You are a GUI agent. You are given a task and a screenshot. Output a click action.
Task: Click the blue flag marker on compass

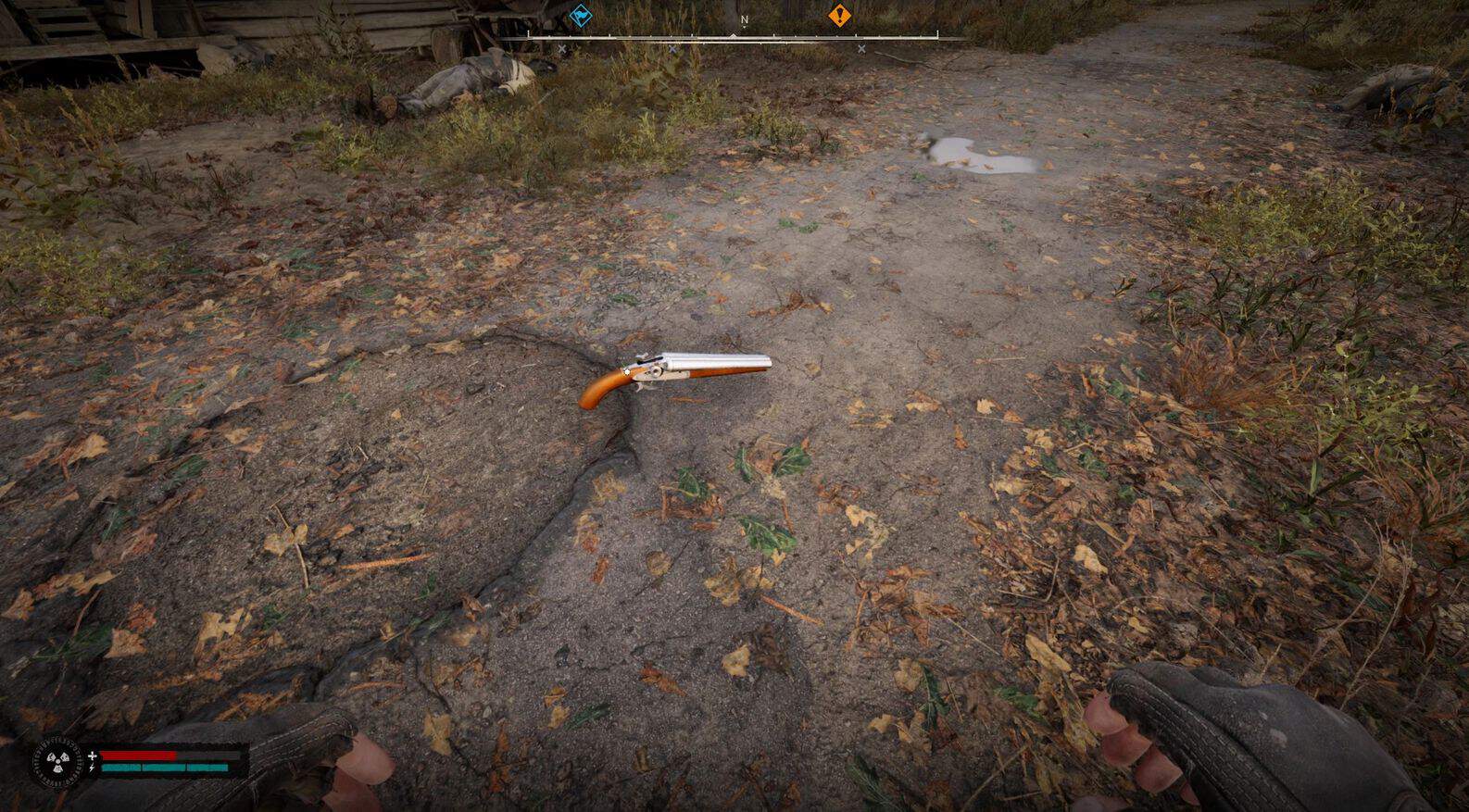click(x=581, y=16)
